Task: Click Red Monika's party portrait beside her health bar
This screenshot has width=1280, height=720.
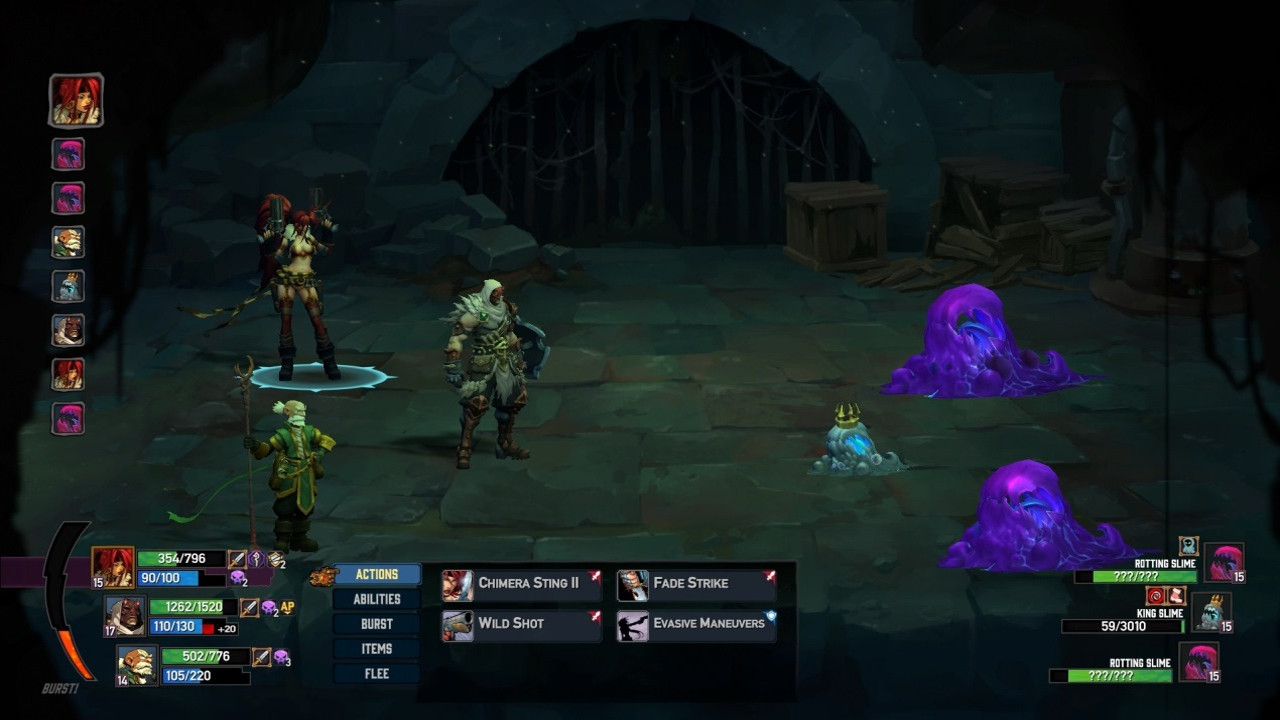Action: (x=113, y=567)
